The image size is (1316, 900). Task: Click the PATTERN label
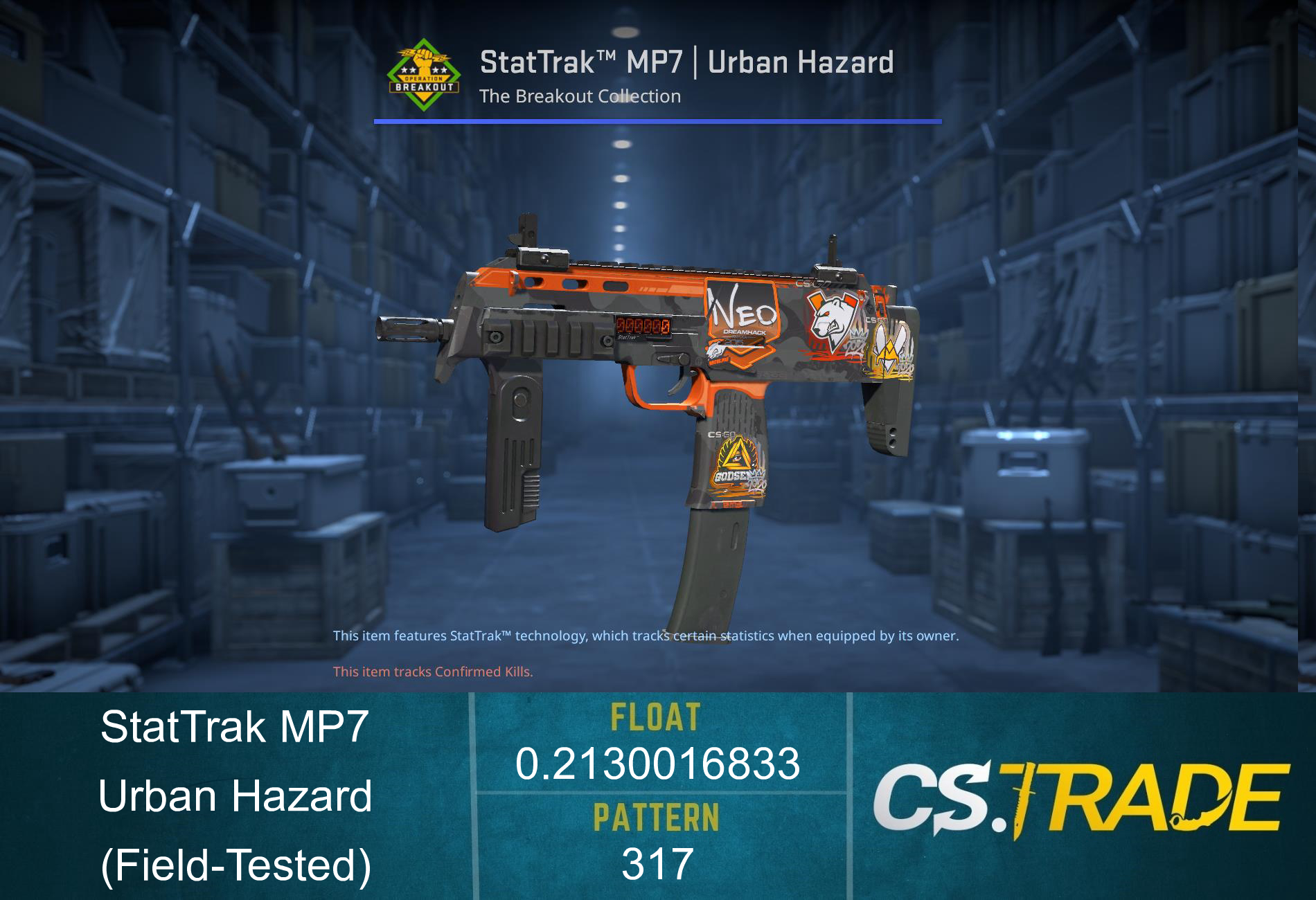[x=657, y=817]
